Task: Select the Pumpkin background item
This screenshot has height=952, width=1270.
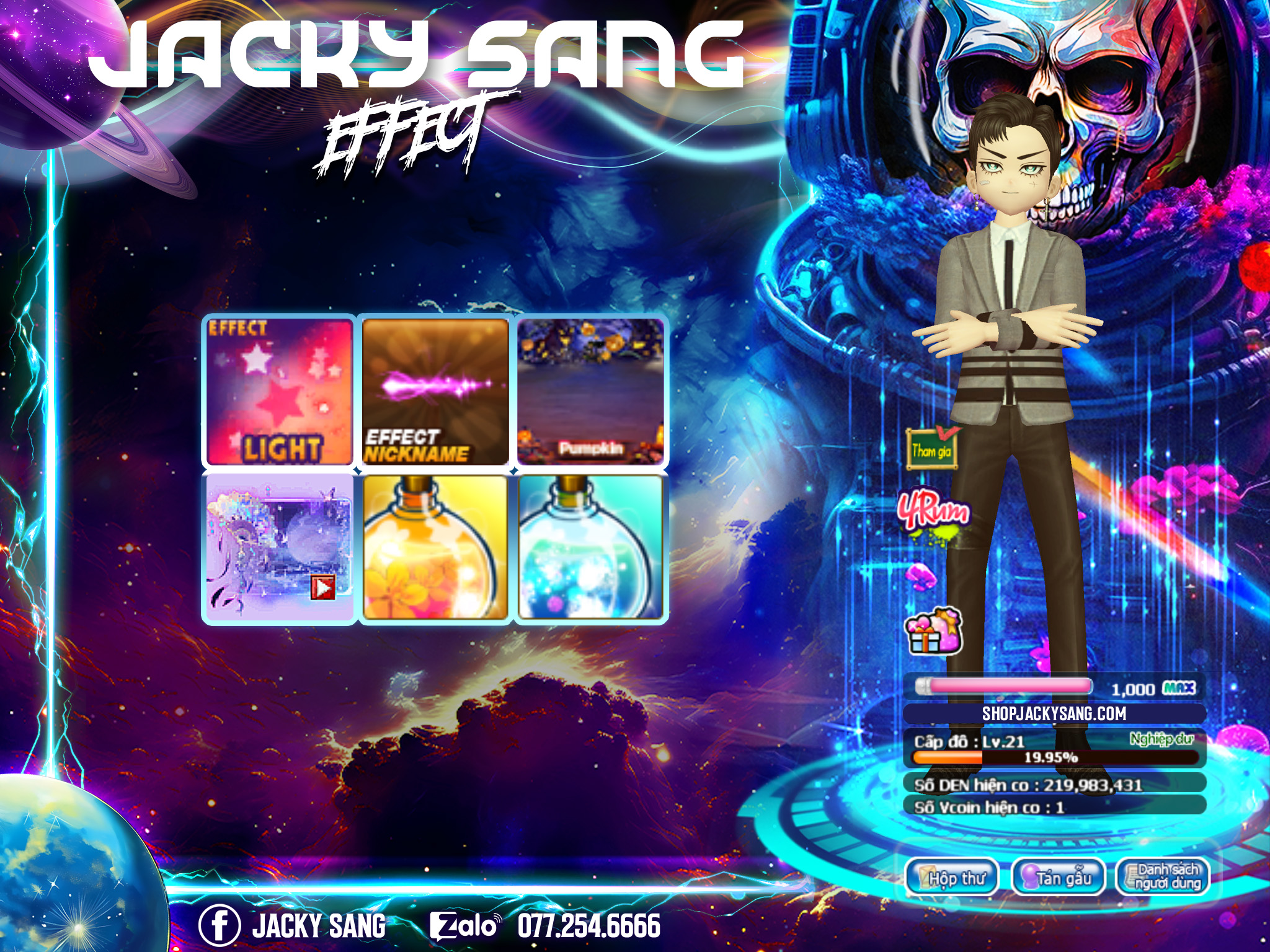Action: click(590, 392)
